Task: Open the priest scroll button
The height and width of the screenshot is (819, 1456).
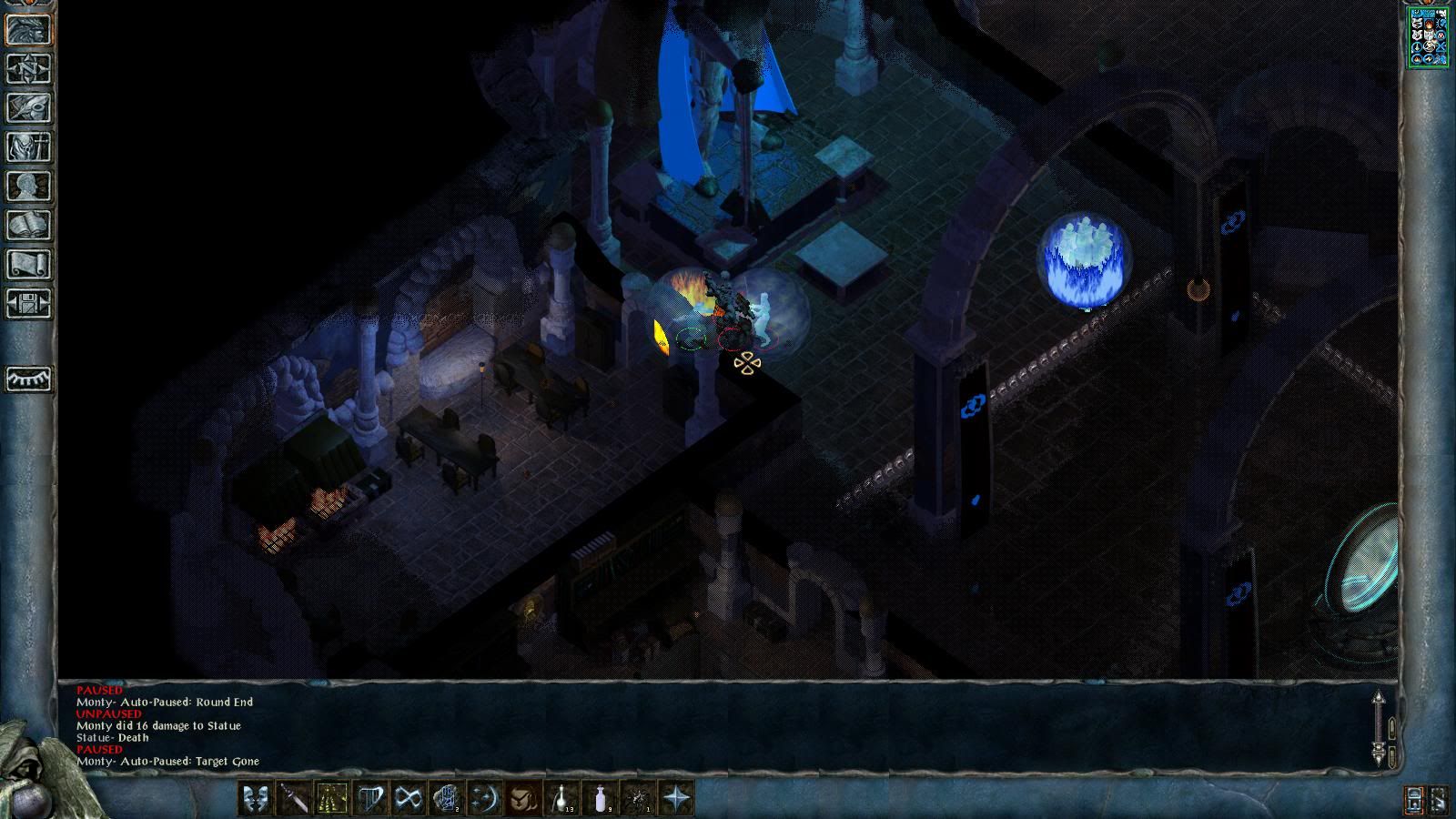Action: coord(29,264)
